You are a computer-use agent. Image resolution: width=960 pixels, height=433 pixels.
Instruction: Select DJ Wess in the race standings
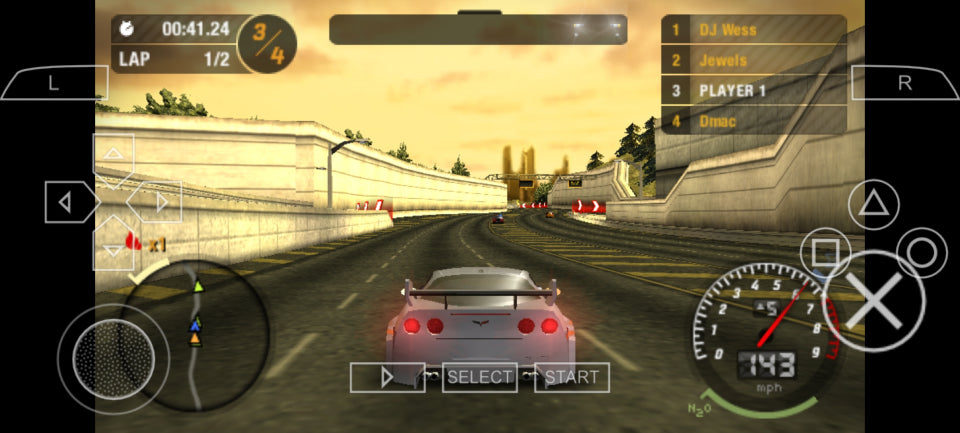tap(753, 30)
